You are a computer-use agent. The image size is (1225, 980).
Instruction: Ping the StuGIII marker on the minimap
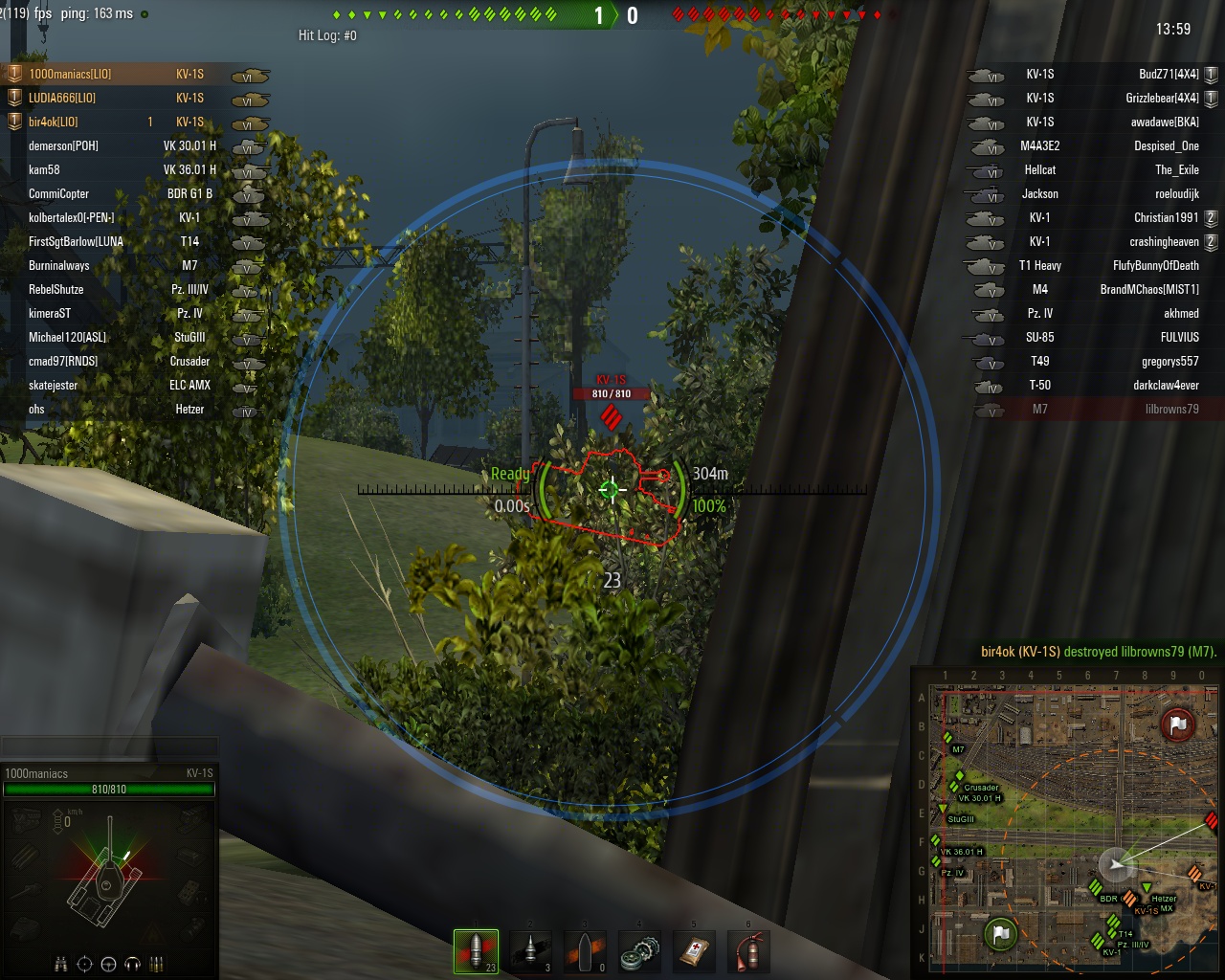point(944,809)
